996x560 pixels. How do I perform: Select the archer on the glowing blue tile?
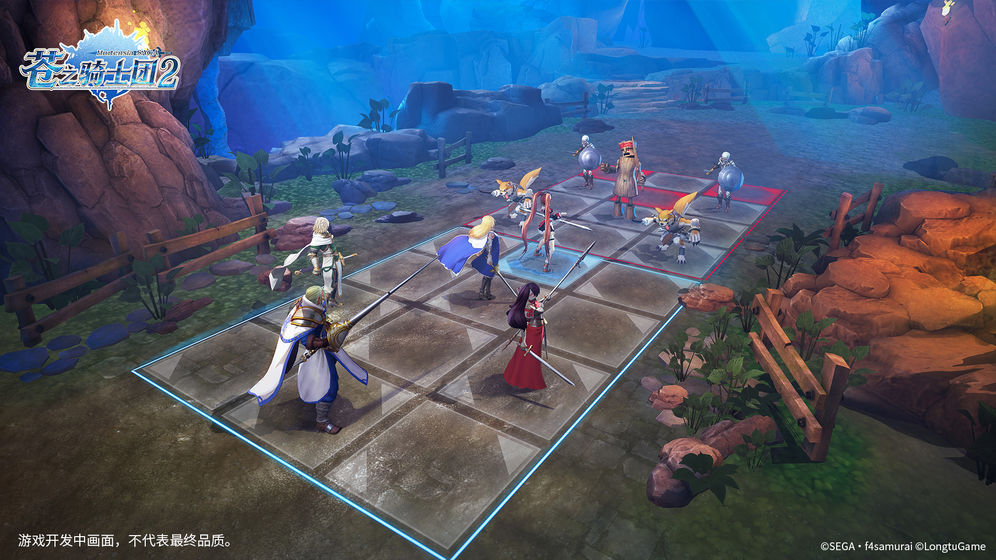pos(546,234)
